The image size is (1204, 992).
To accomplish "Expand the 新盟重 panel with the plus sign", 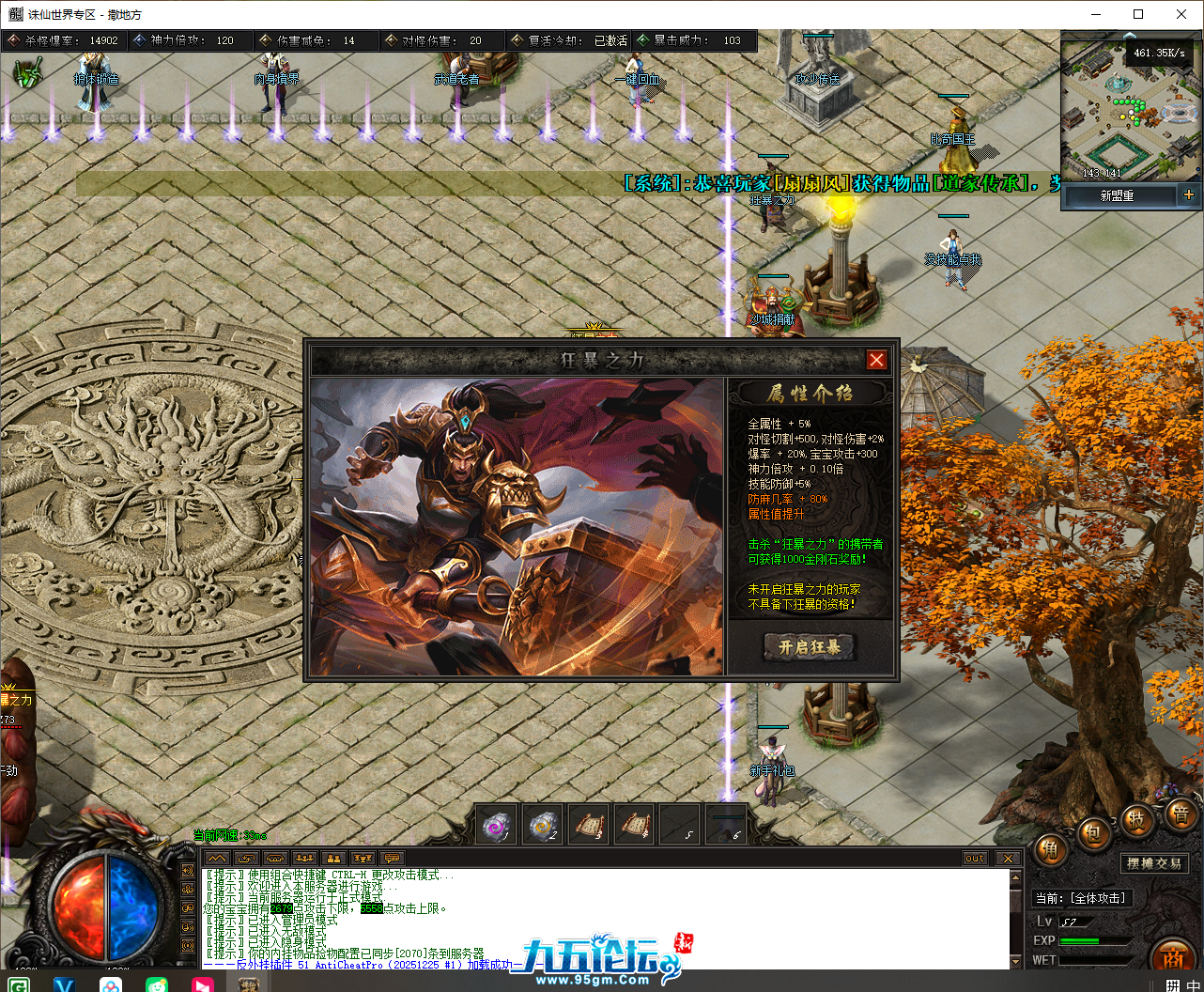I will pyautogui.click(x=1189, y=194).
